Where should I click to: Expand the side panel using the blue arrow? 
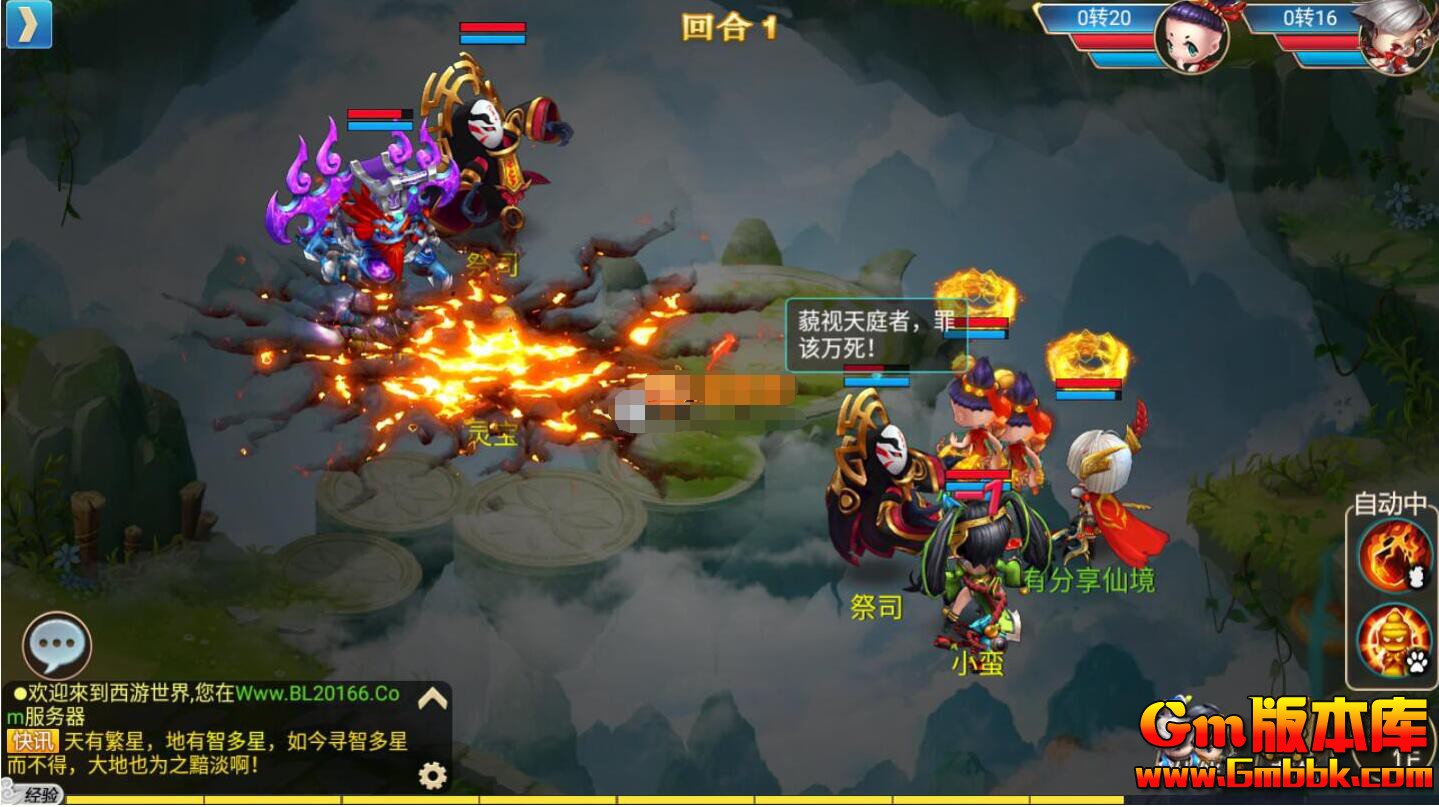(x=30, y=25)
